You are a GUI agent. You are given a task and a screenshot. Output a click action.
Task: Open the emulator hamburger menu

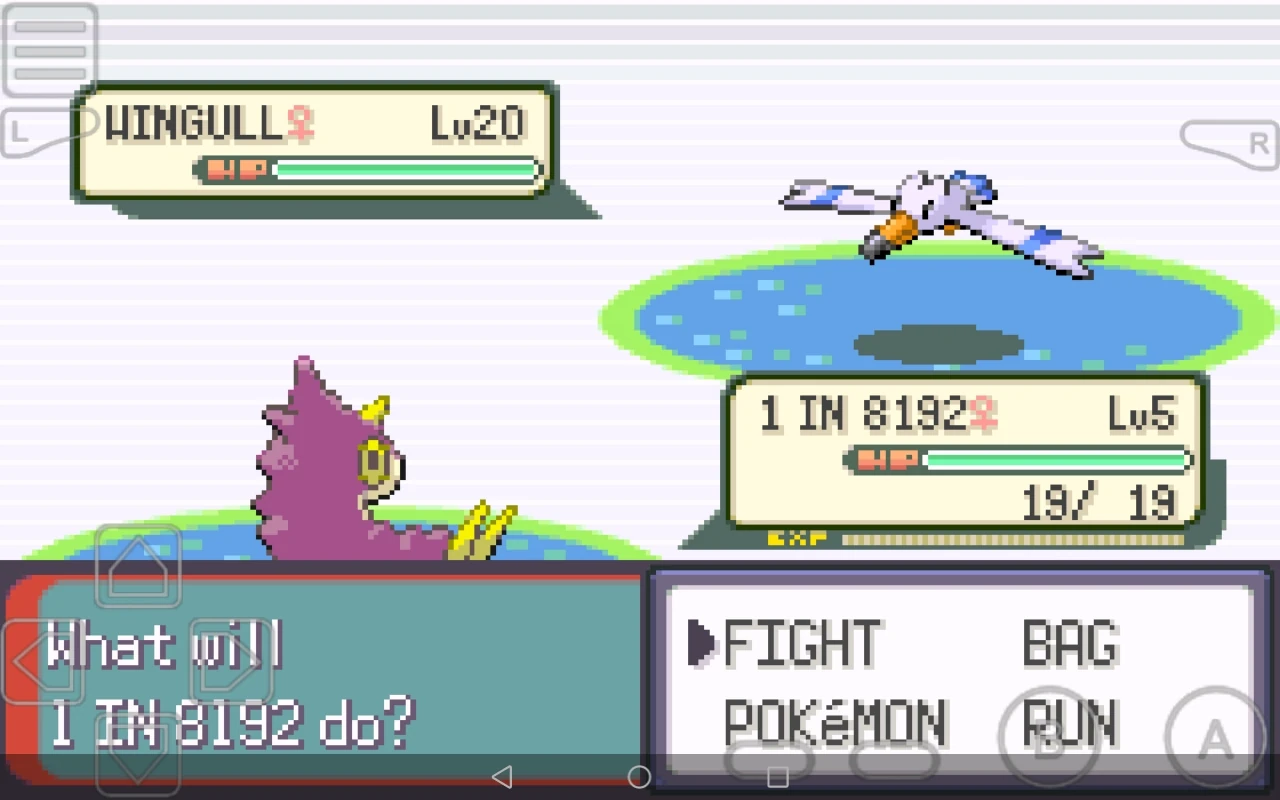pos(48,50)
